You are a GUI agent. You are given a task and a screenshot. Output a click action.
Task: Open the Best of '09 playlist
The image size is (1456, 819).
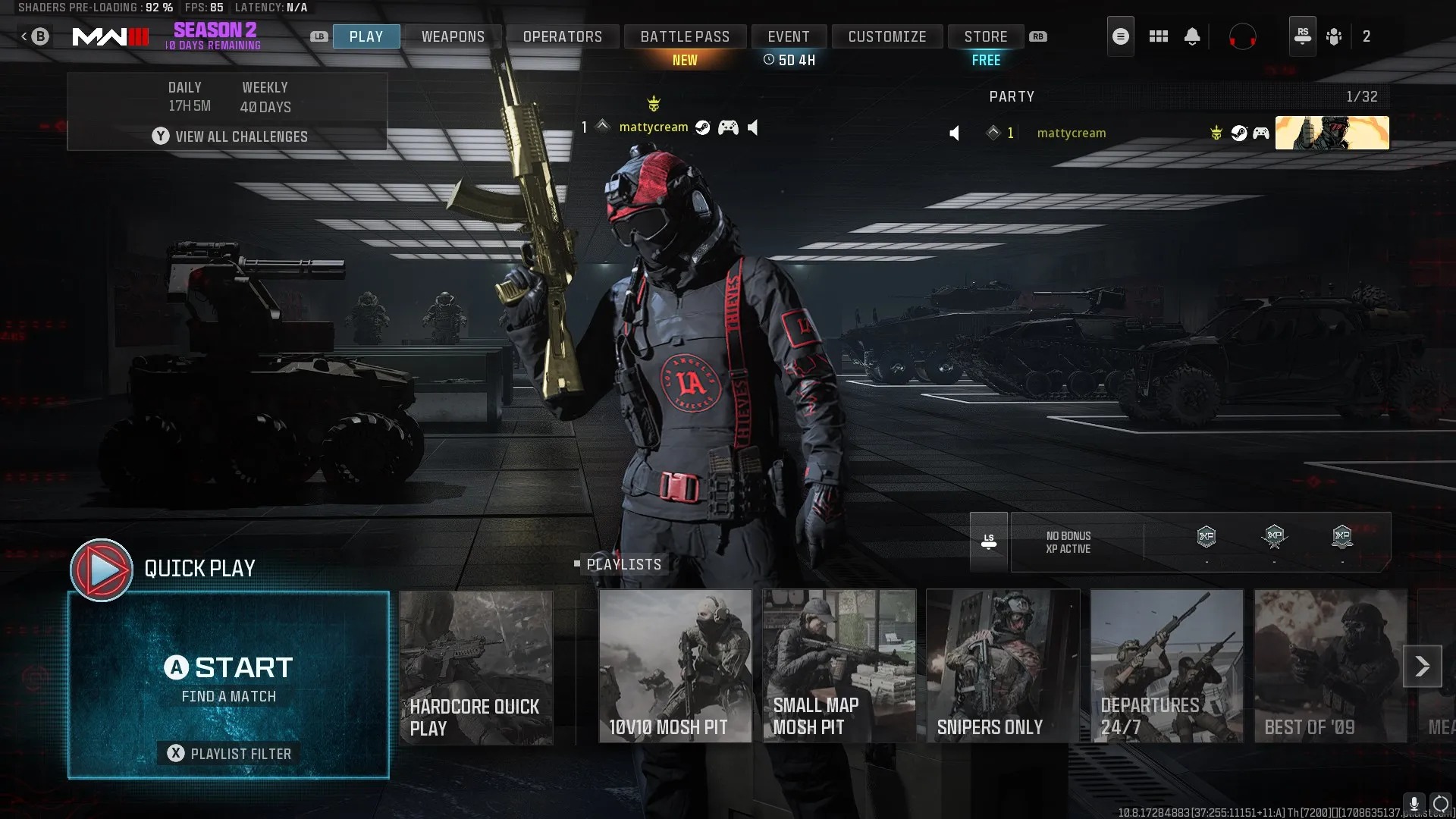pos(1330,667)
